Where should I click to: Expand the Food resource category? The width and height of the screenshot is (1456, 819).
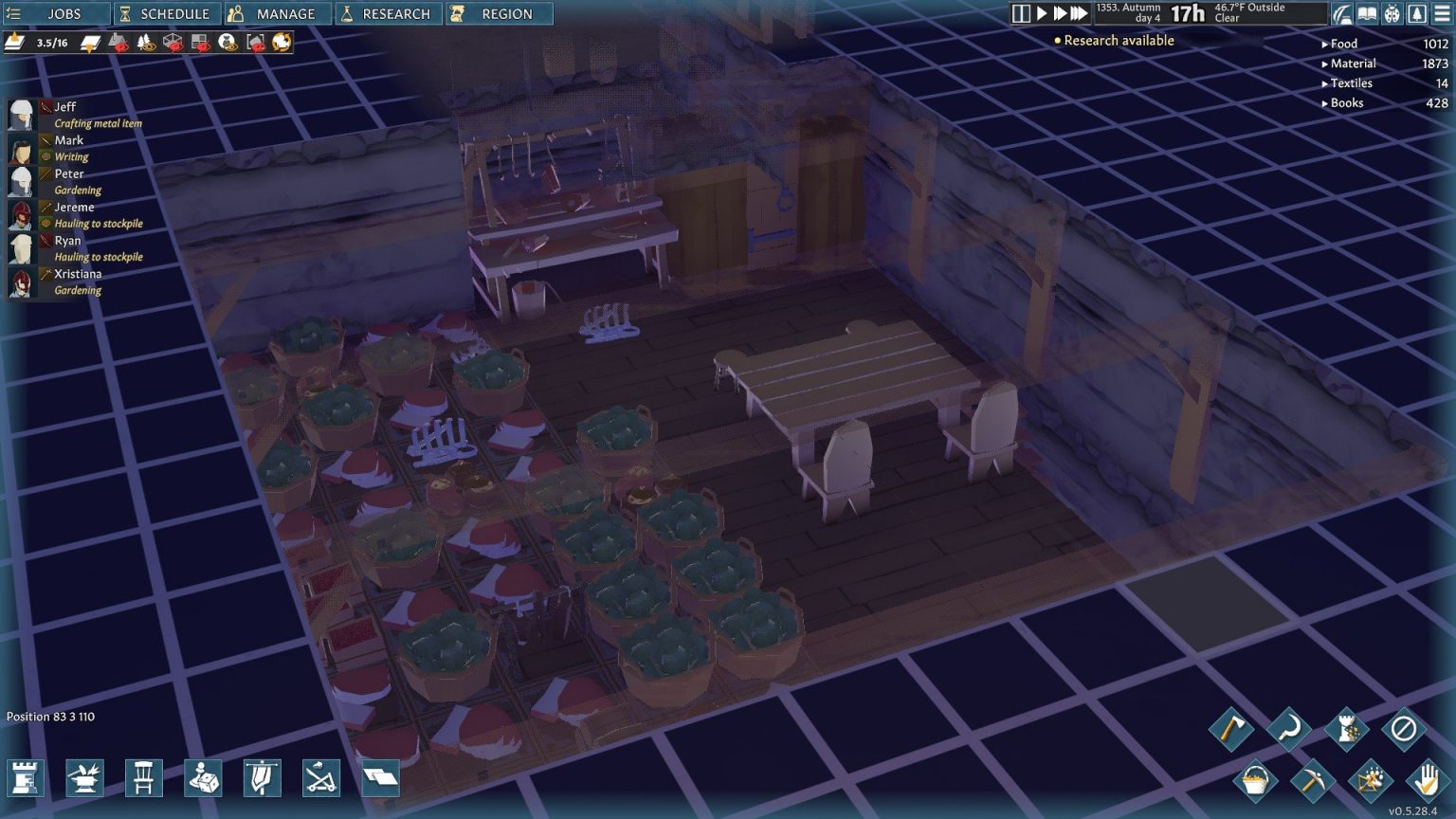coord(1342,44)
